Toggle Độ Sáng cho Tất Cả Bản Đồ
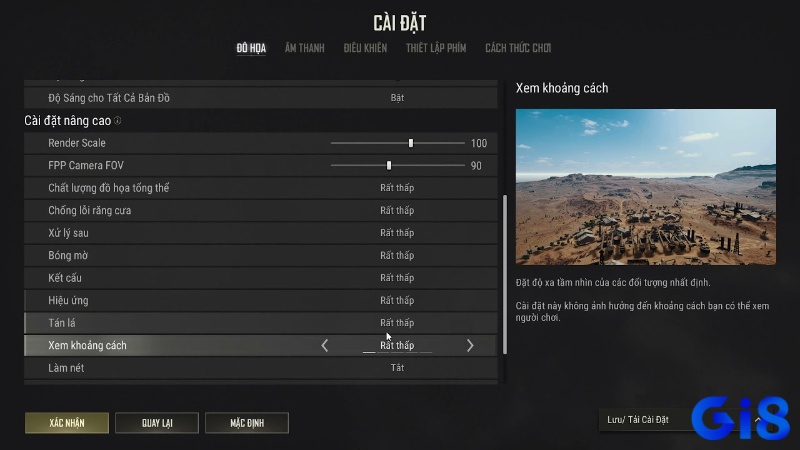This screenshot has width=800, height=450. [397, 98]
